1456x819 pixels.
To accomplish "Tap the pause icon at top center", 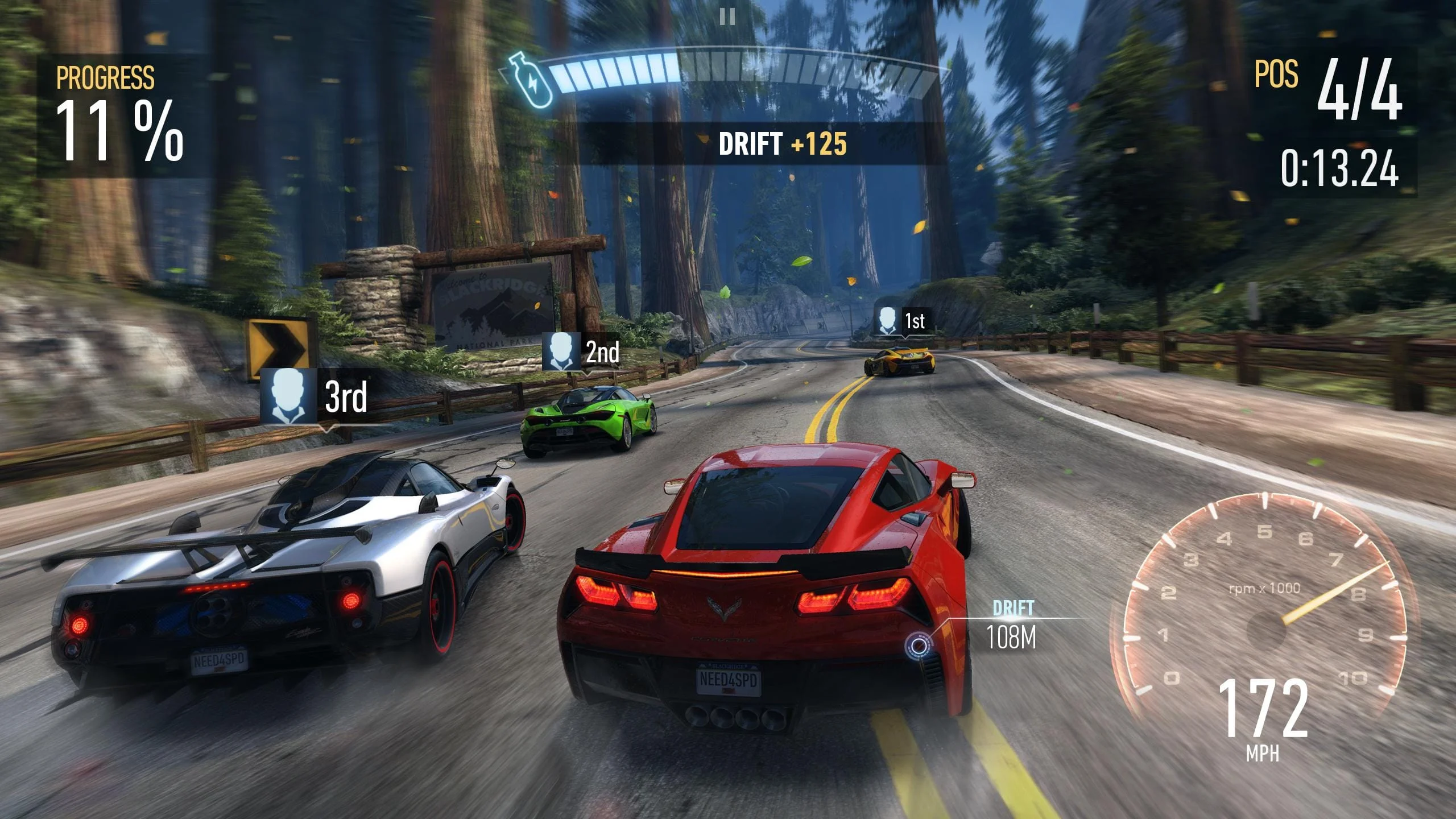I will (727, 16).
